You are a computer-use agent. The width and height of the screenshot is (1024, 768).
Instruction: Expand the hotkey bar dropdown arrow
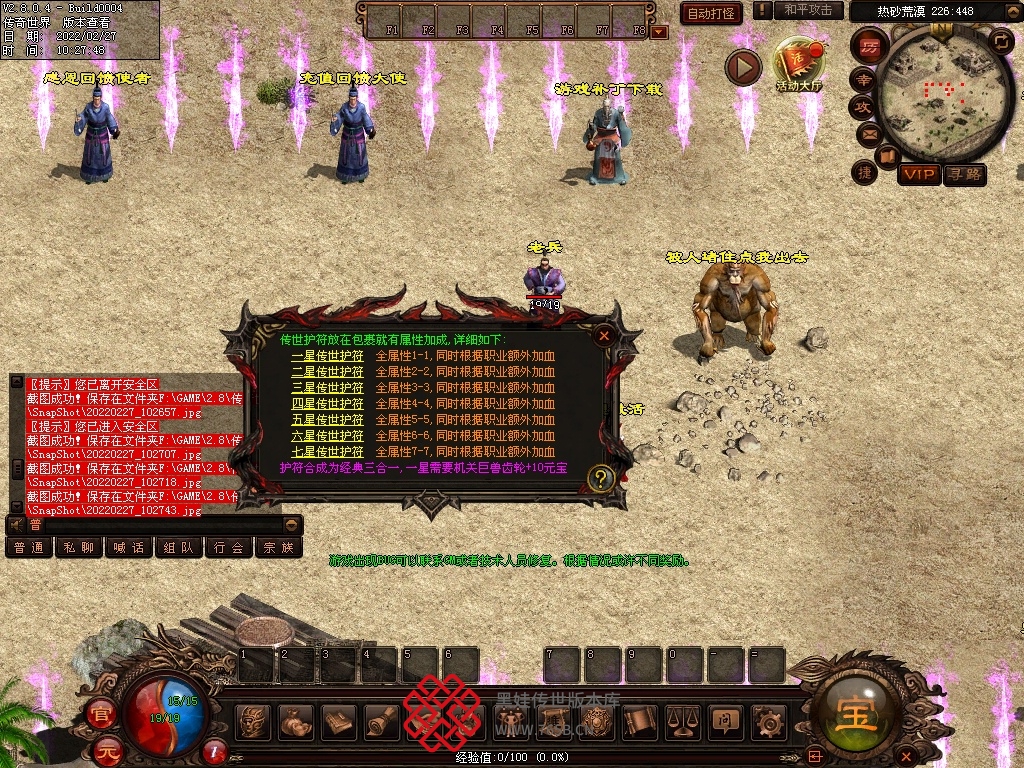pos(659,32)
